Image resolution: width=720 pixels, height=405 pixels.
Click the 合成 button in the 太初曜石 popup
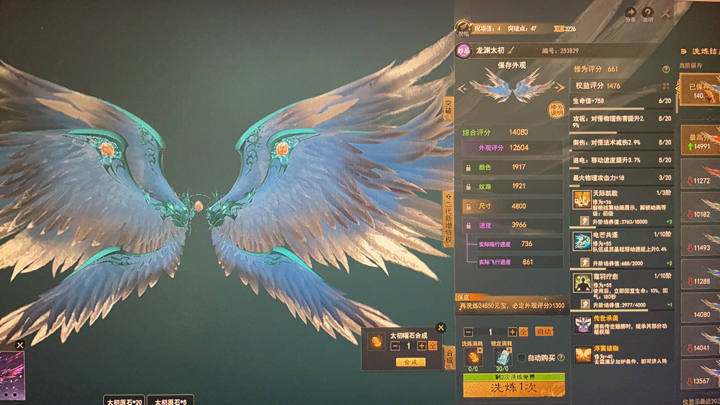tap(408, 362)
